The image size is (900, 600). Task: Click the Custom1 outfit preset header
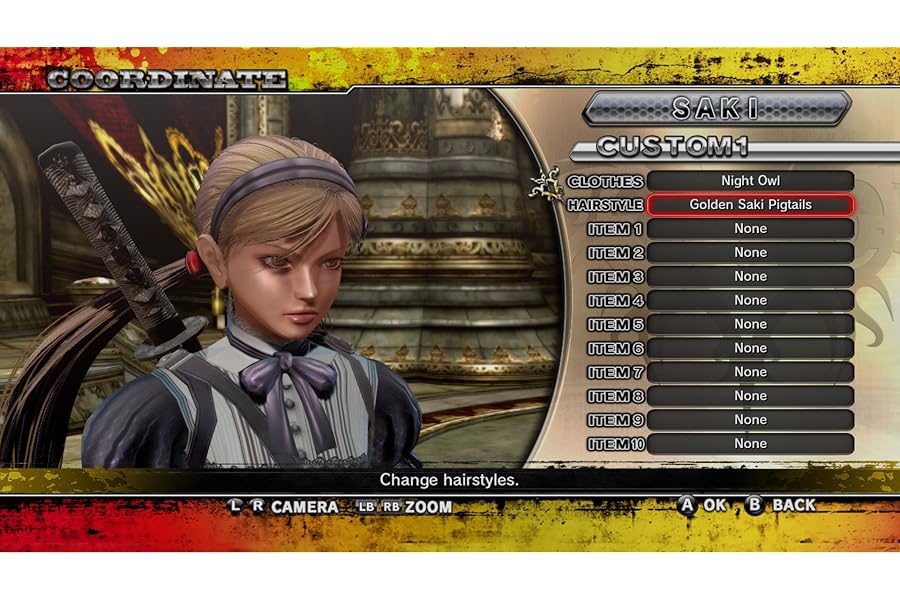coord(672,147)
